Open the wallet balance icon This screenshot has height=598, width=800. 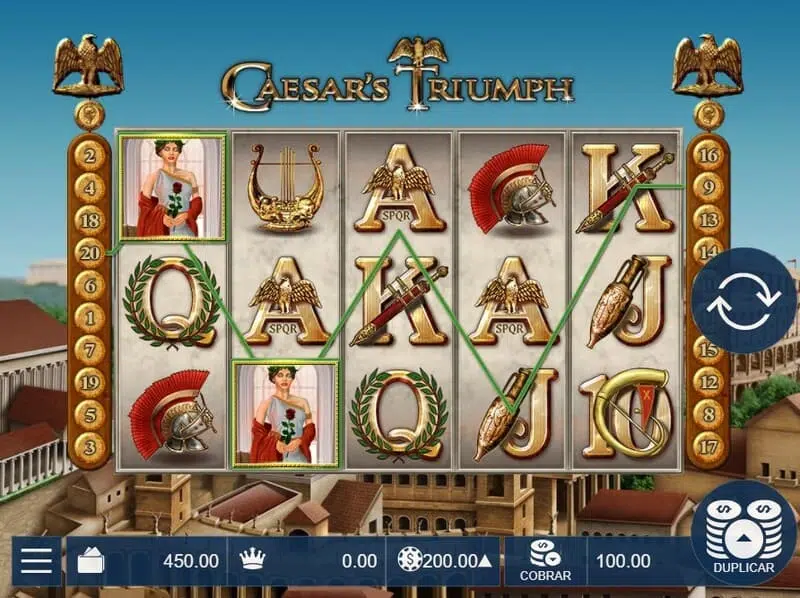click(x=90, y=561)
